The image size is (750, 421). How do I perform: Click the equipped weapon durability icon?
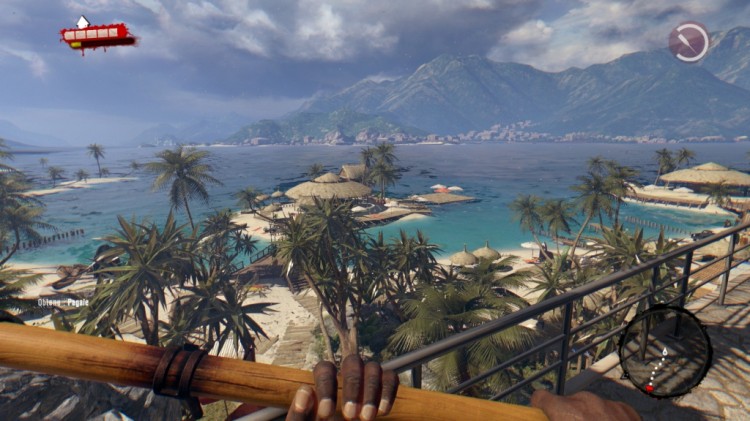(689, 42)
